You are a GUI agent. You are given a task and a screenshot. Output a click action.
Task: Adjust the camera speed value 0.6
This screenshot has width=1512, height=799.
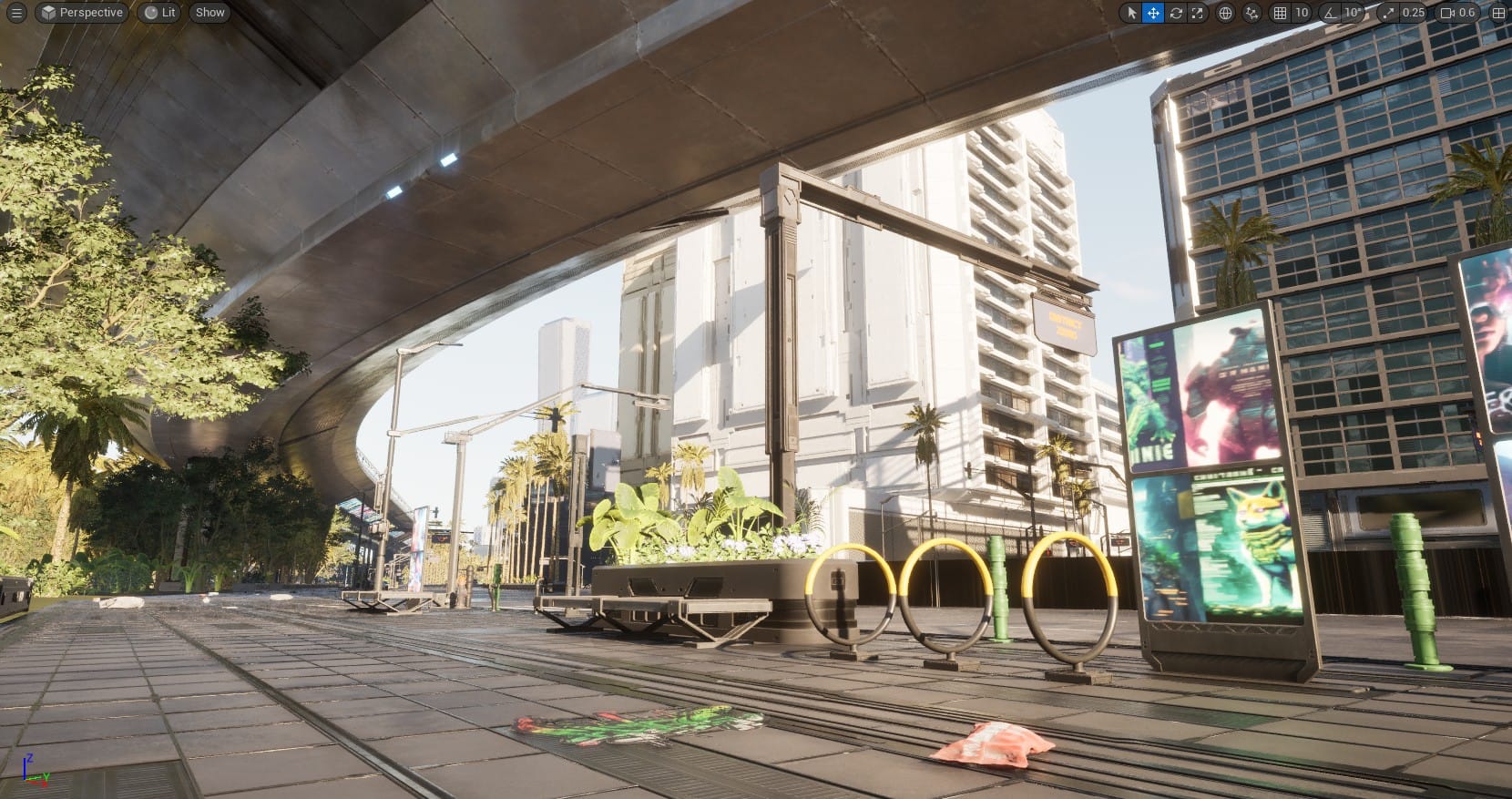tap(1466, 13)
